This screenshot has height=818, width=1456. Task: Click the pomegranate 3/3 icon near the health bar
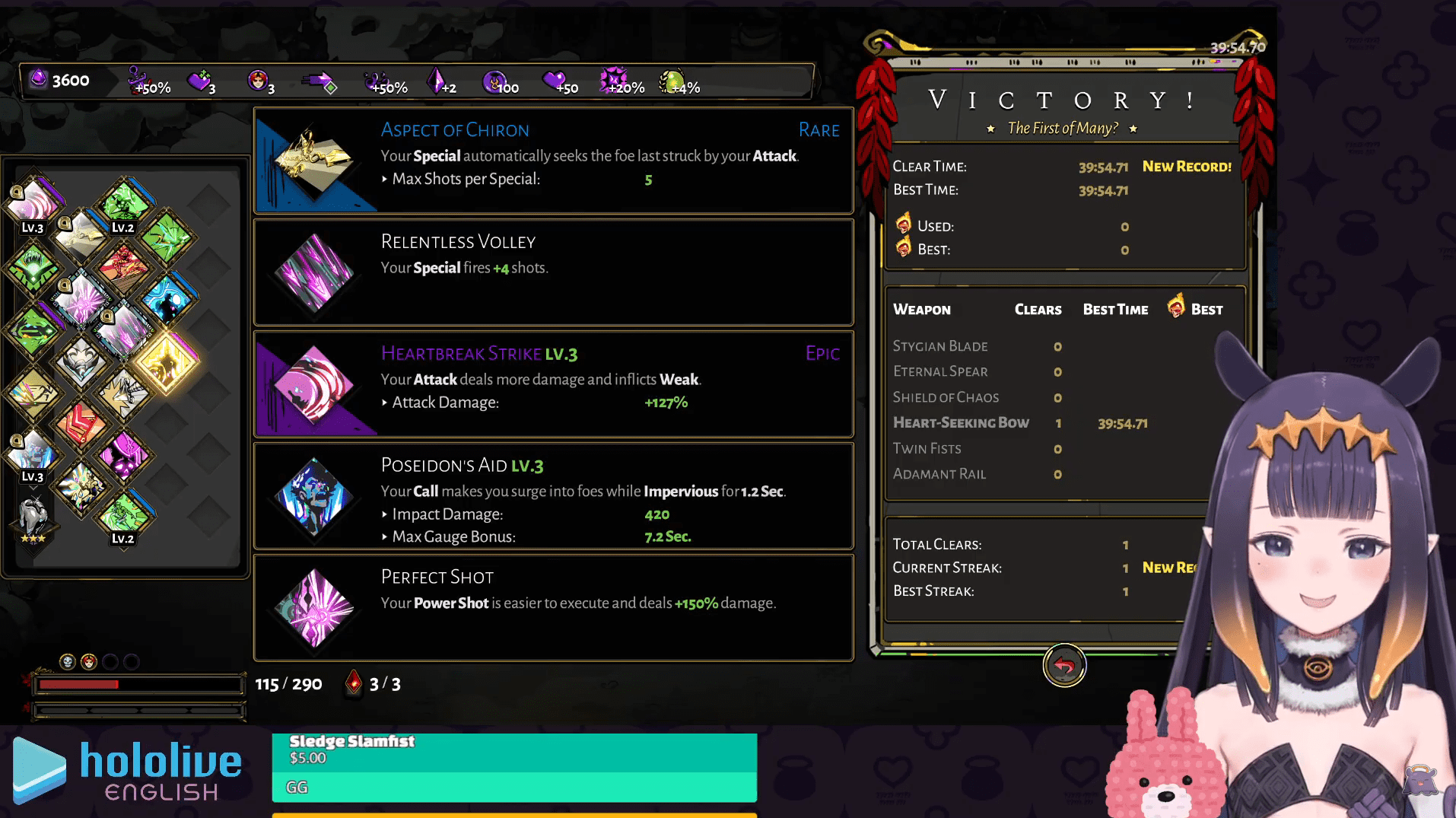point(353,683)
